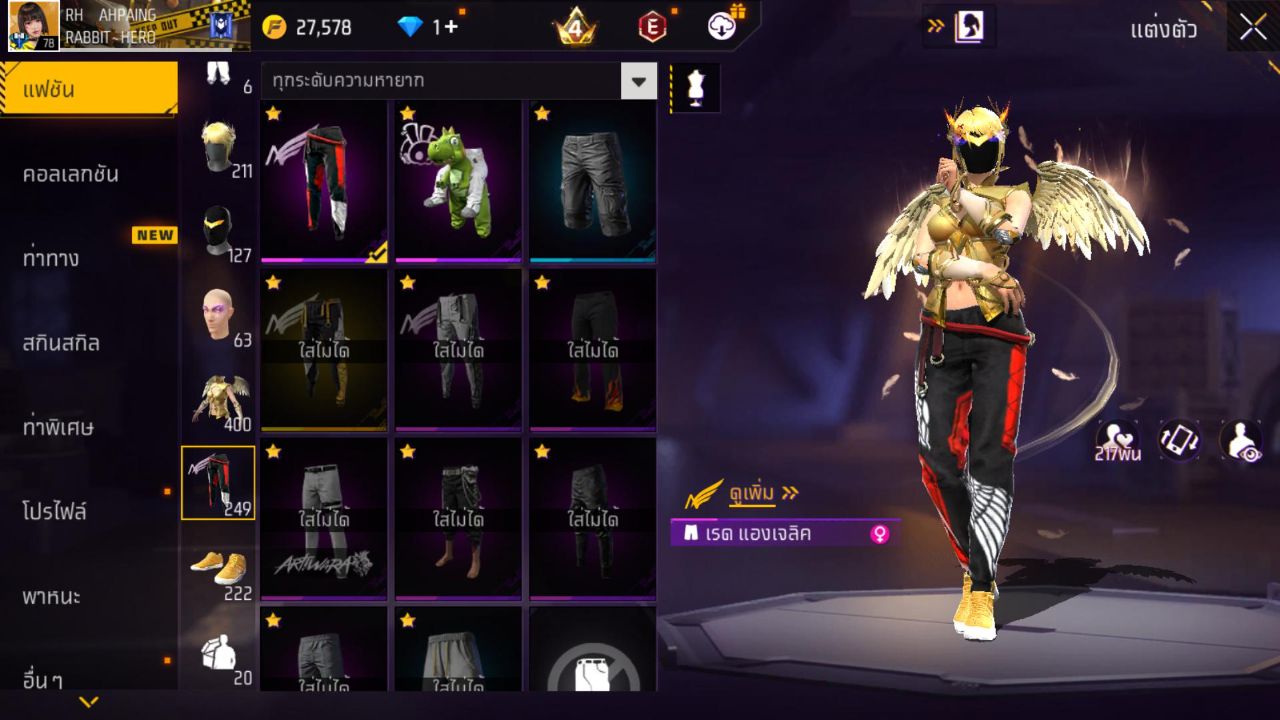This screenshot has width=1280, height=720.
Task: Equip the green dinosaur costume item
Action: pyautogui.click(x=458, y=181)
